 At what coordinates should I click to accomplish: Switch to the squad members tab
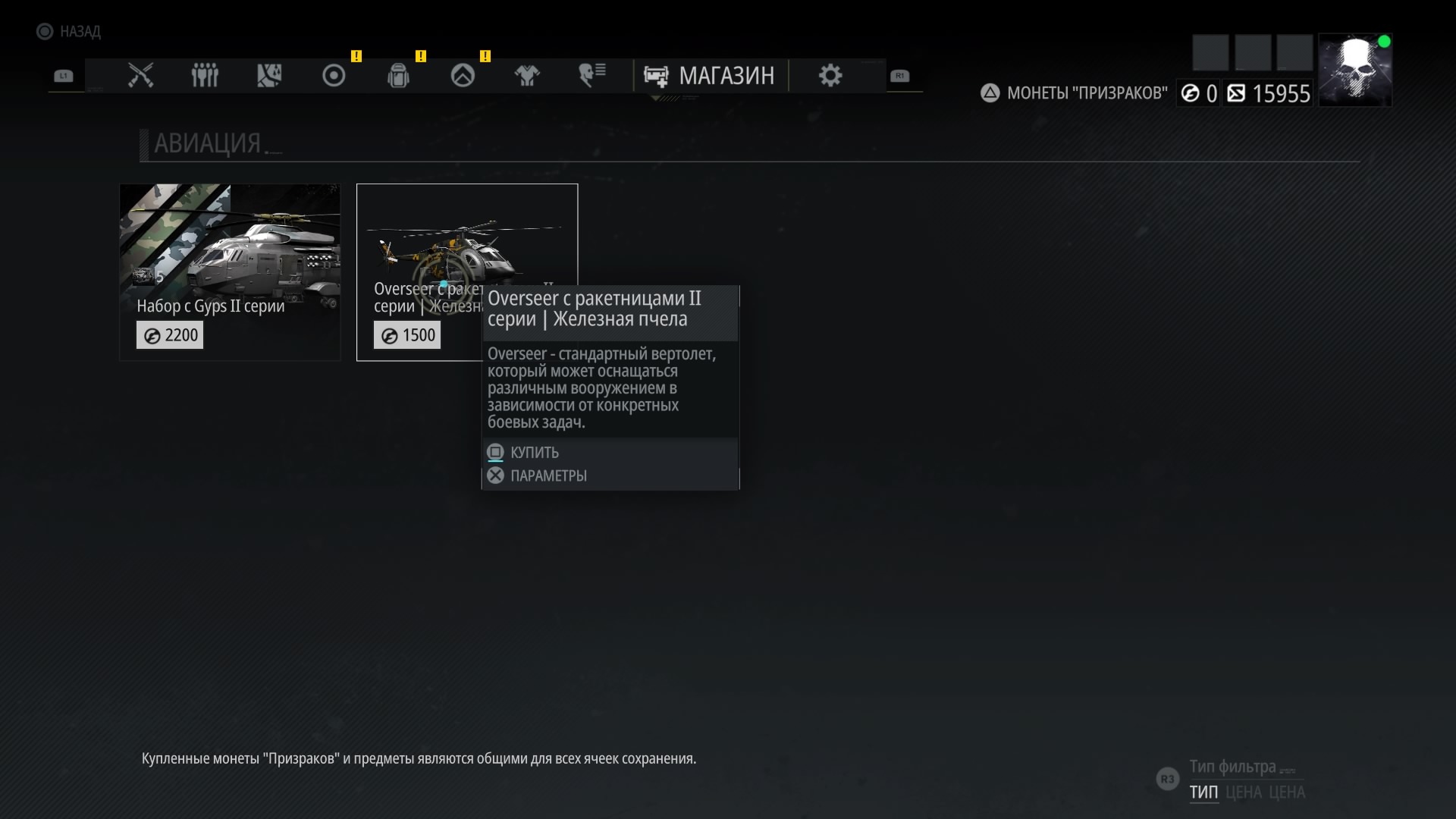click(x=205, y=75)
